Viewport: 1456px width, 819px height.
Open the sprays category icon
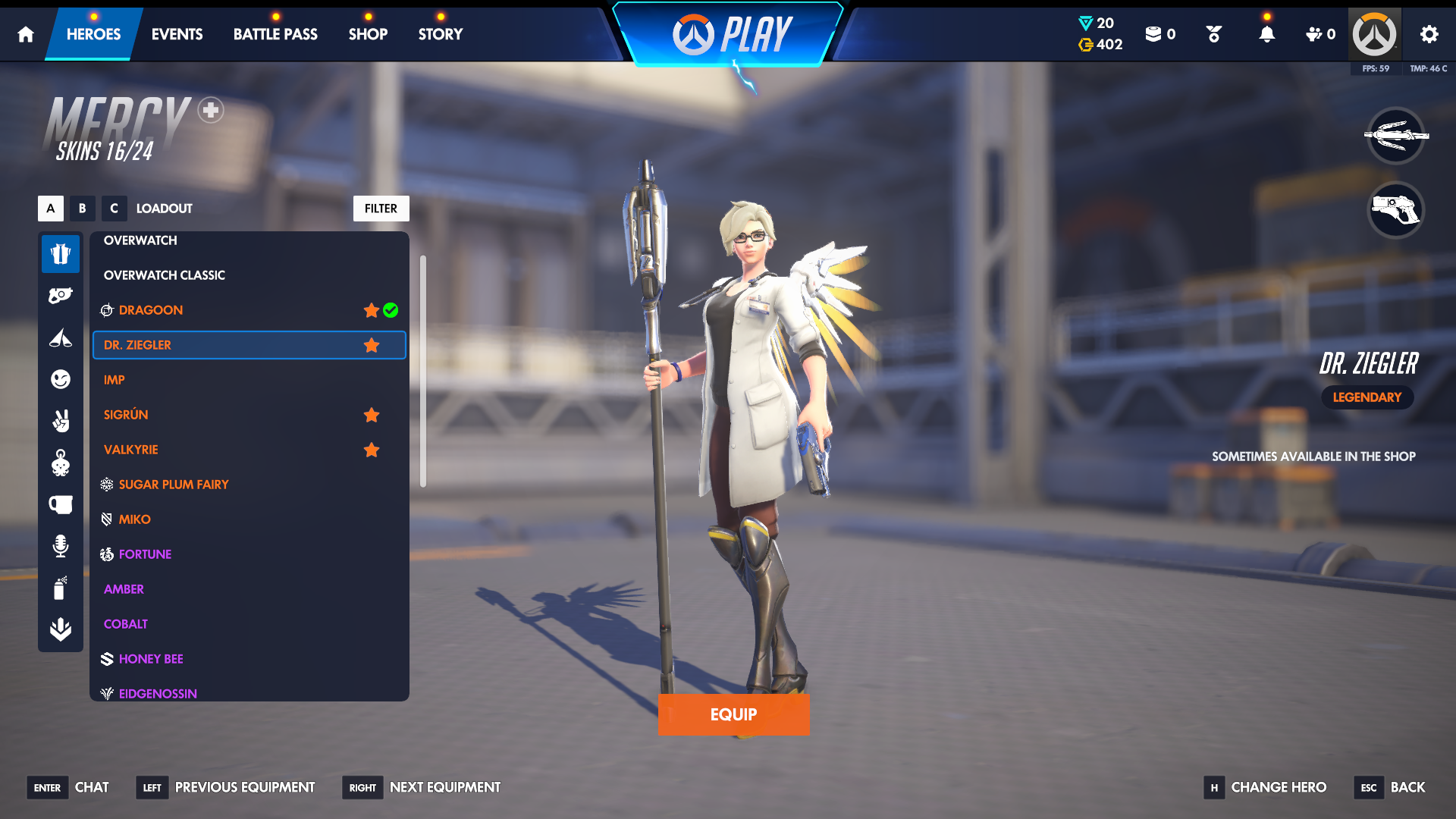61,588
